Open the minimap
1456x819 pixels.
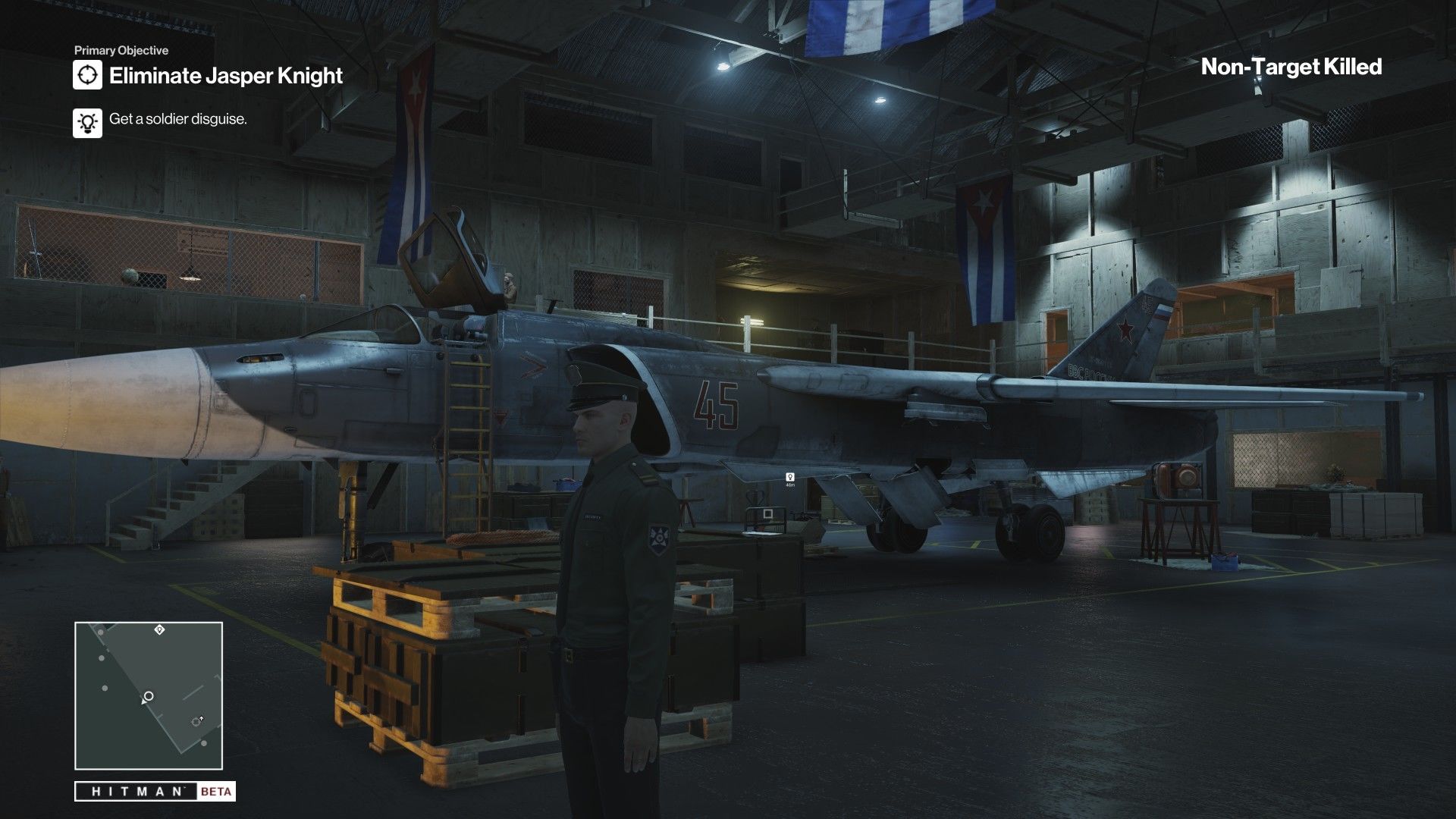149,696
